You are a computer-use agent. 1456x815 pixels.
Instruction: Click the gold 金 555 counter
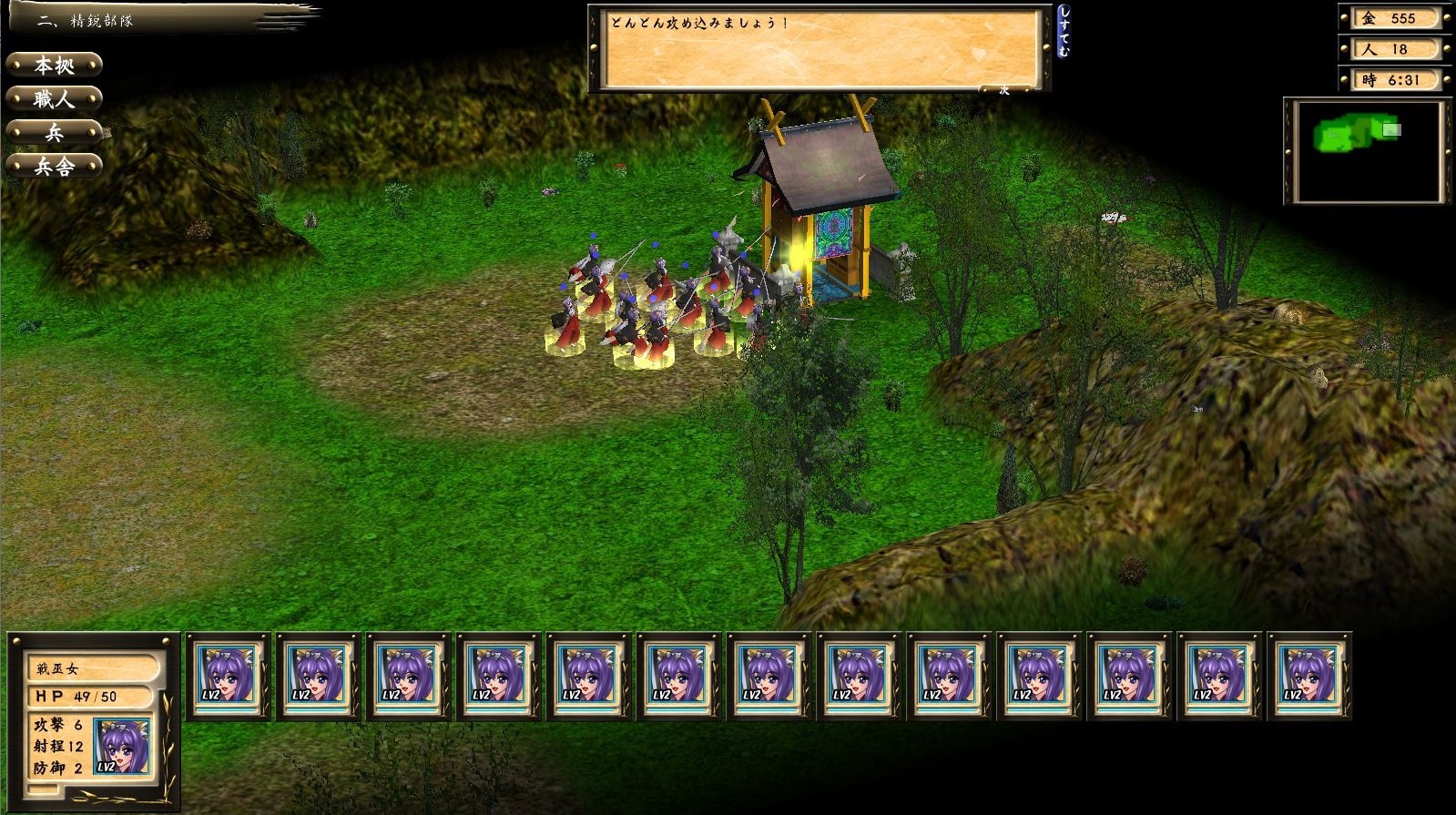click(x=1396, y=17)
